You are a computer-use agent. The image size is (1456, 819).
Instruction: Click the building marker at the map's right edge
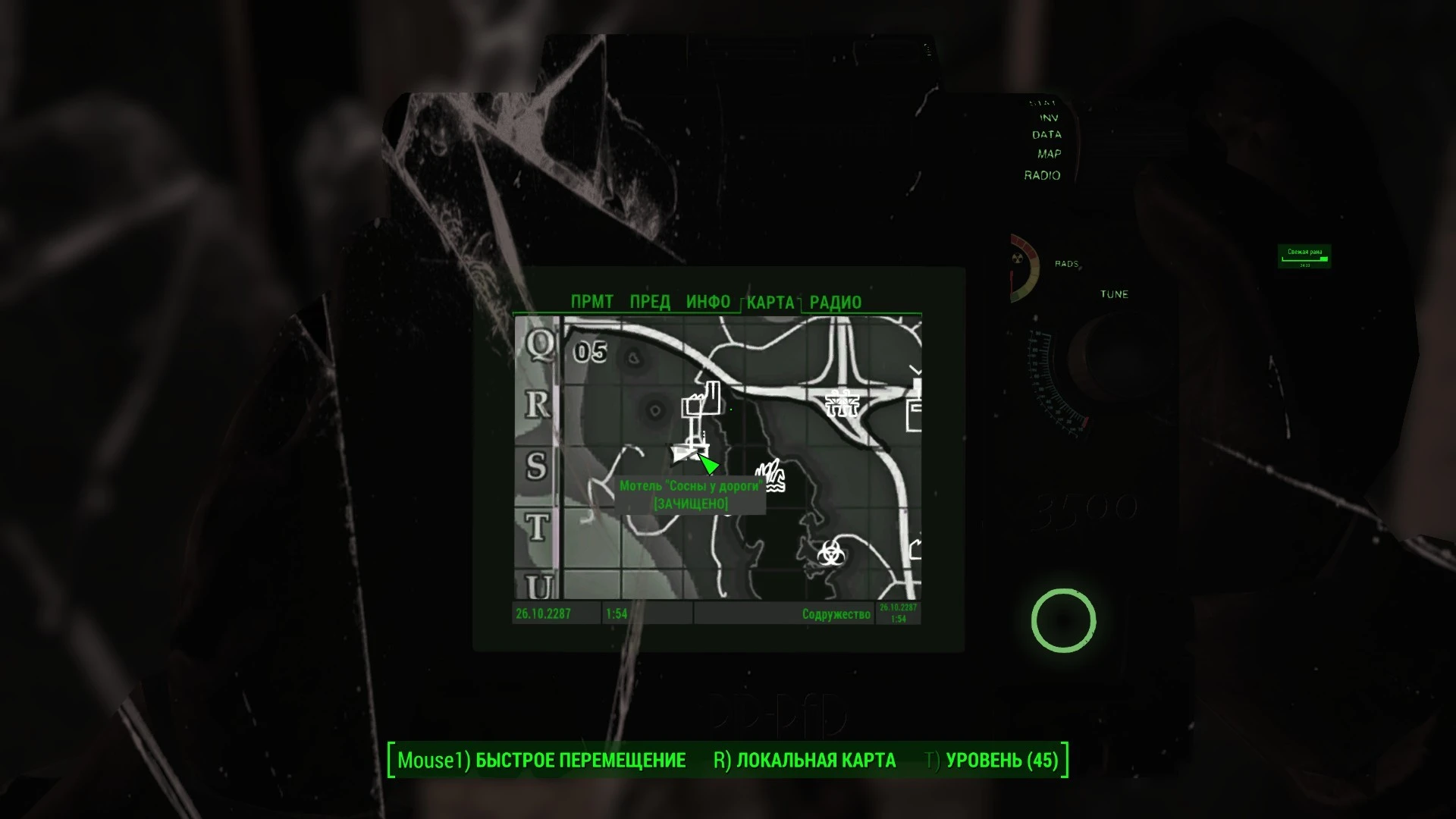[x=914, y=413]
